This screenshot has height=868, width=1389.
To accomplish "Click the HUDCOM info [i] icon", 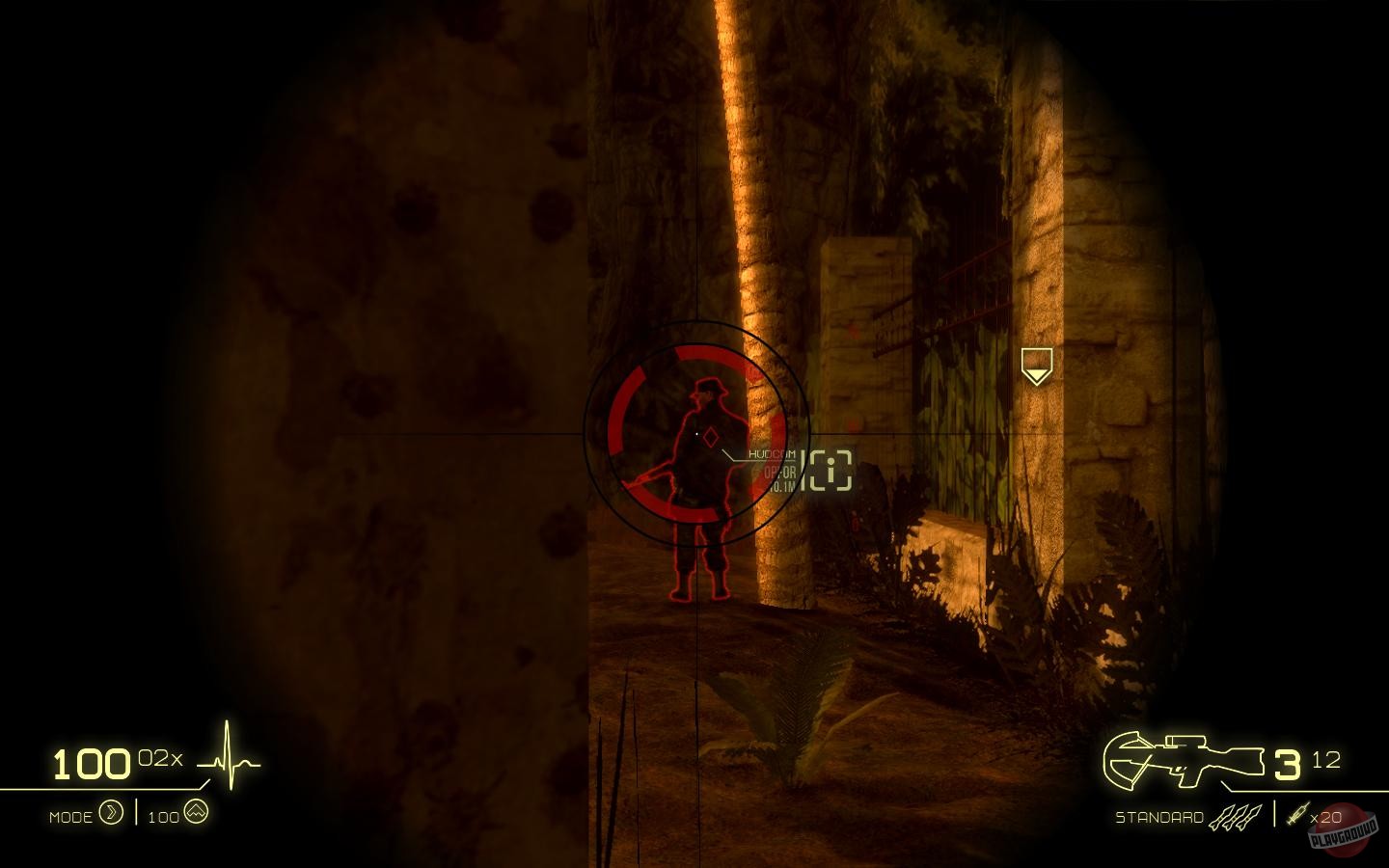I will pyautogui.click(x=830, y=469).
